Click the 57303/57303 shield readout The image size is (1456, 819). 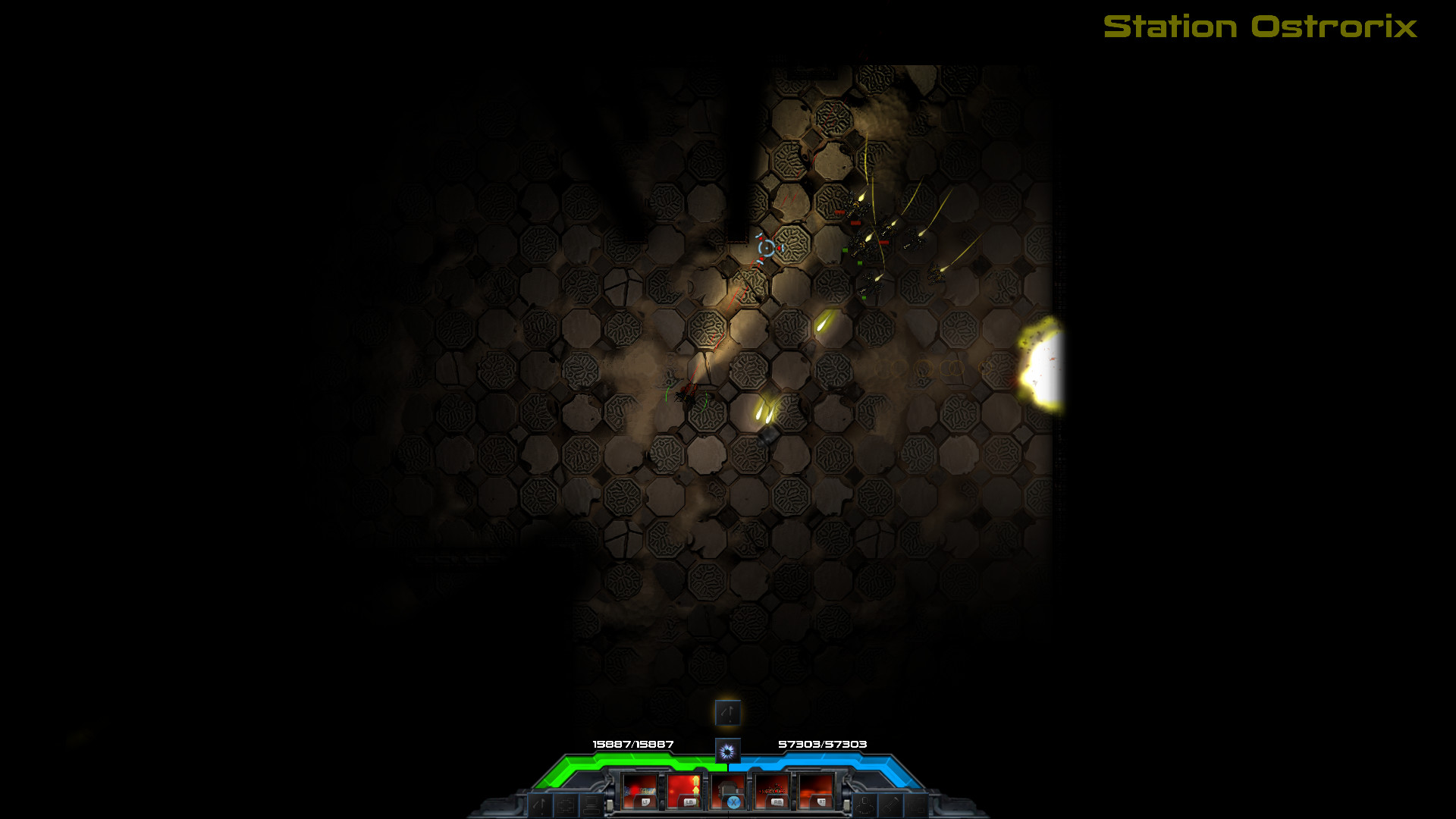pyautogui.click(x=823, y=745)
